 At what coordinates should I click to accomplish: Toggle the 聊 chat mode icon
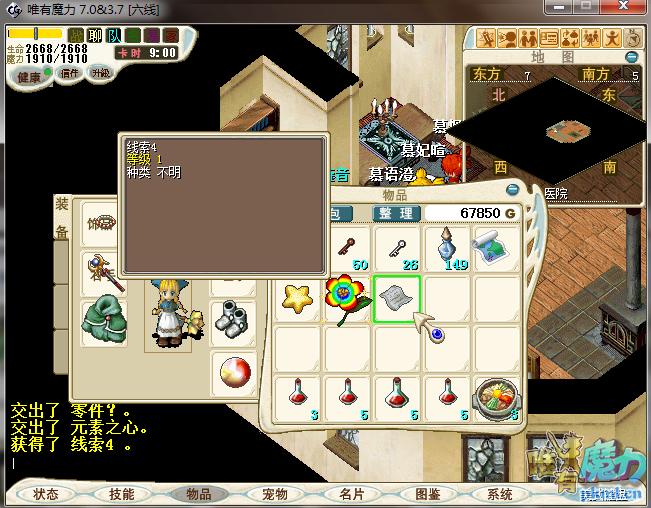95,36
